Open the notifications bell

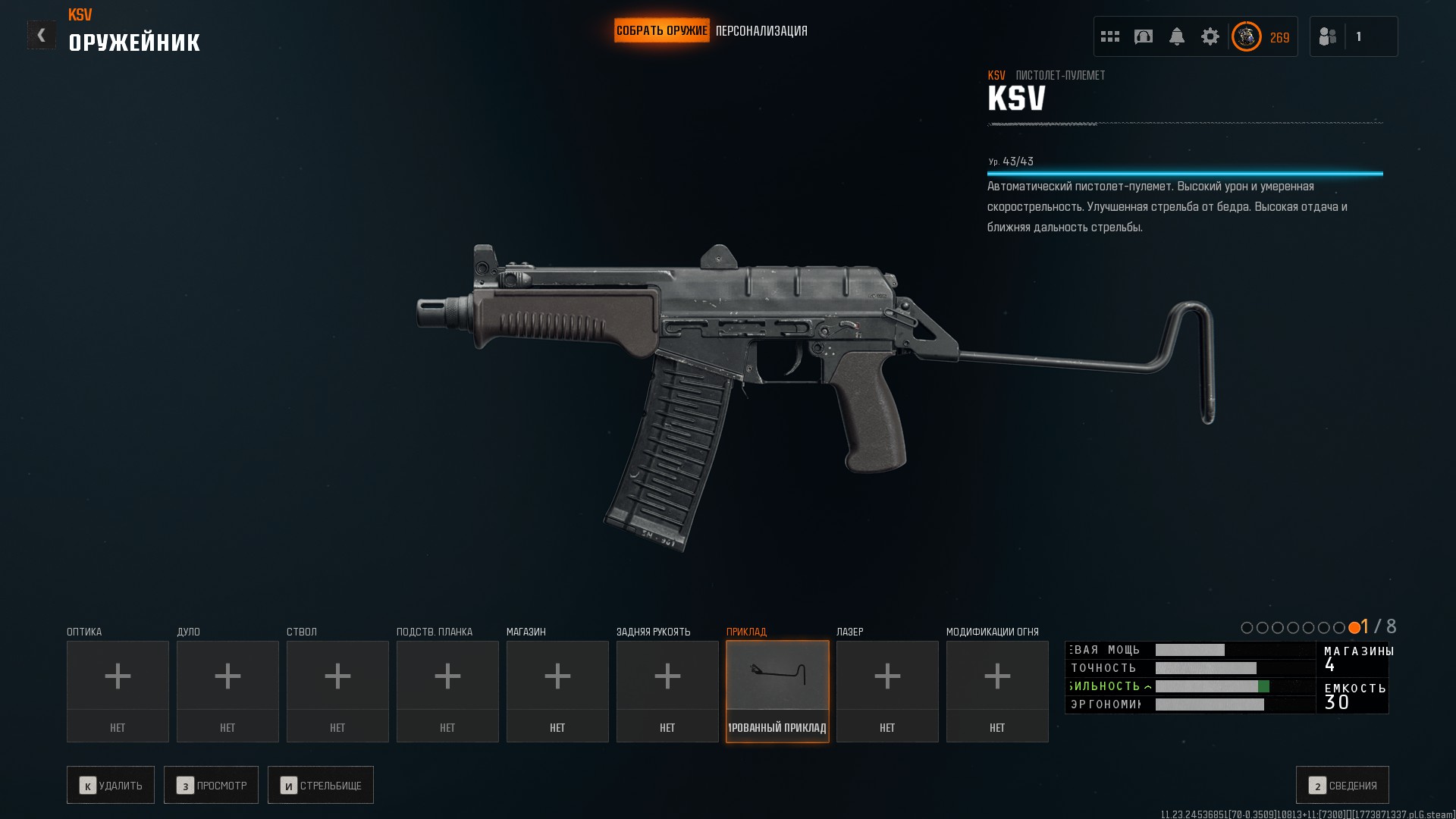[x=1176, y=36]
